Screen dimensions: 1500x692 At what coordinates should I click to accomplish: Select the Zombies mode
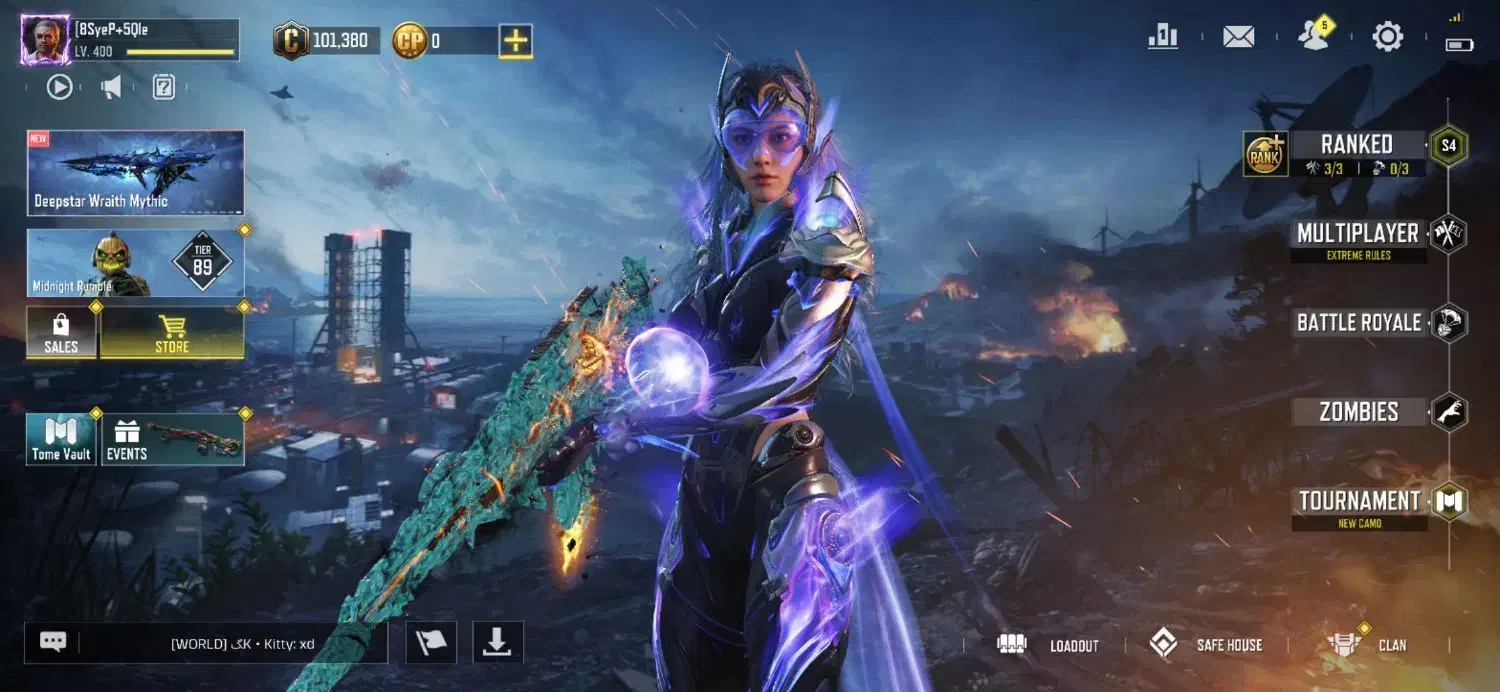pyautogui.click(x=1359, y=412)
